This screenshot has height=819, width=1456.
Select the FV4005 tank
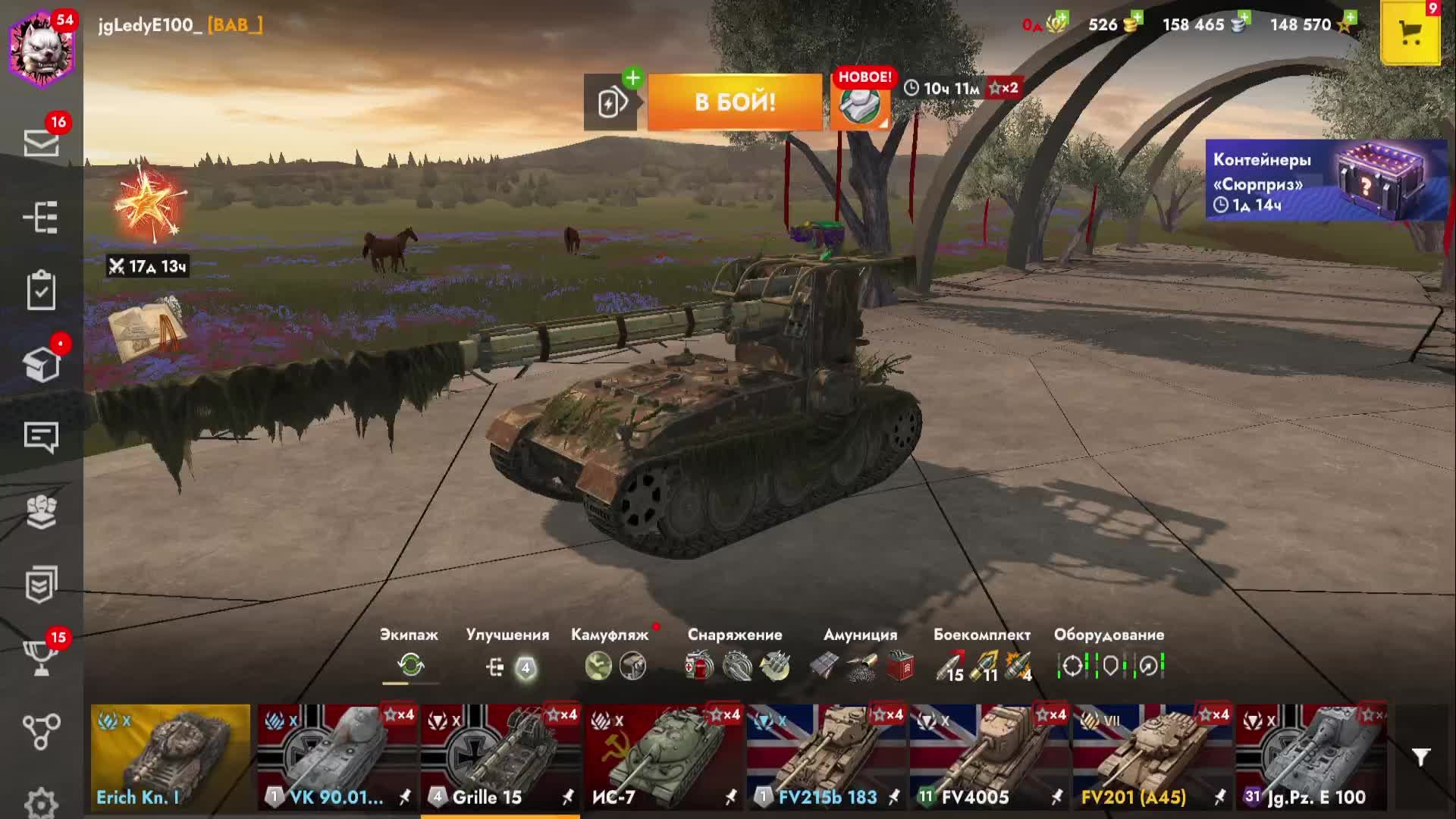tap(990, 757)
